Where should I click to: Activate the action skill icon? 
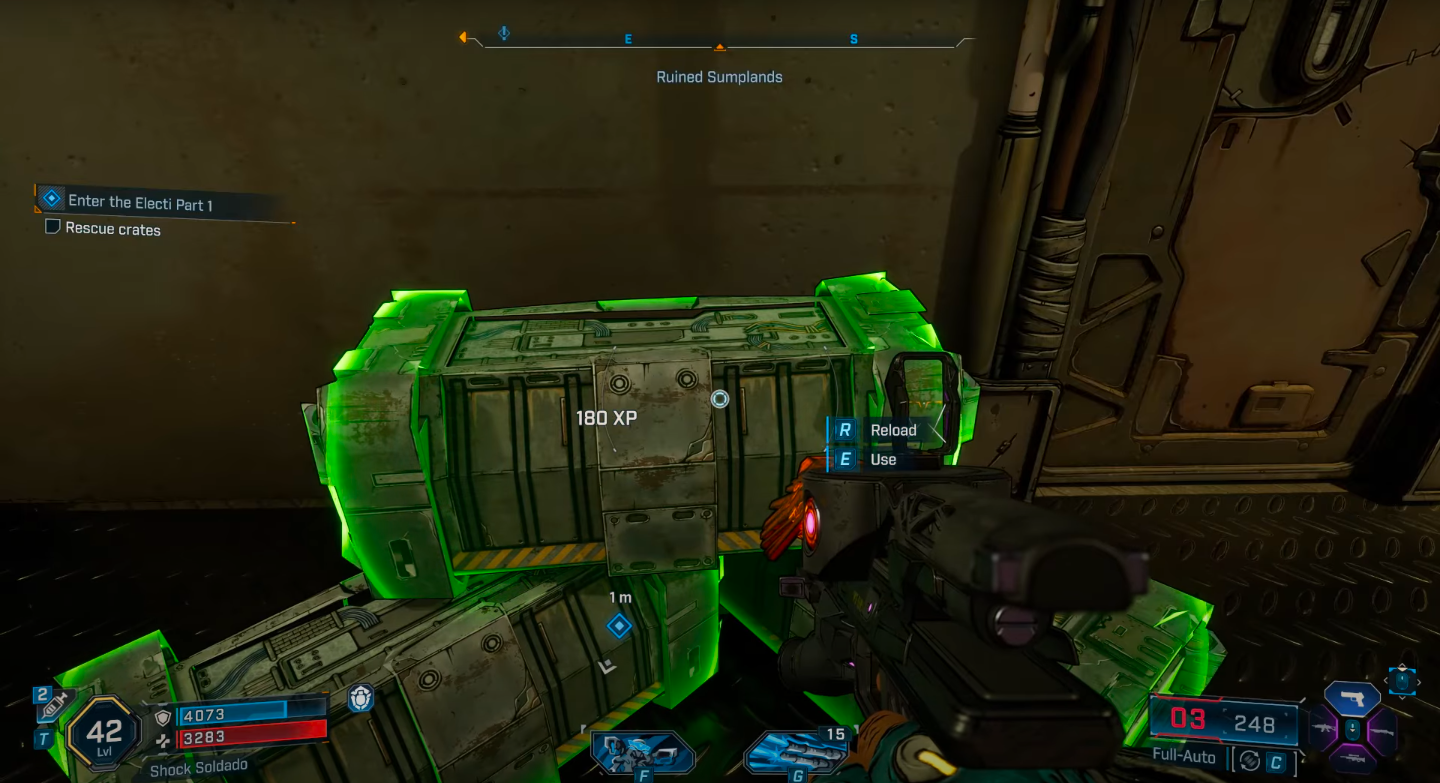(x=642, y=752)
